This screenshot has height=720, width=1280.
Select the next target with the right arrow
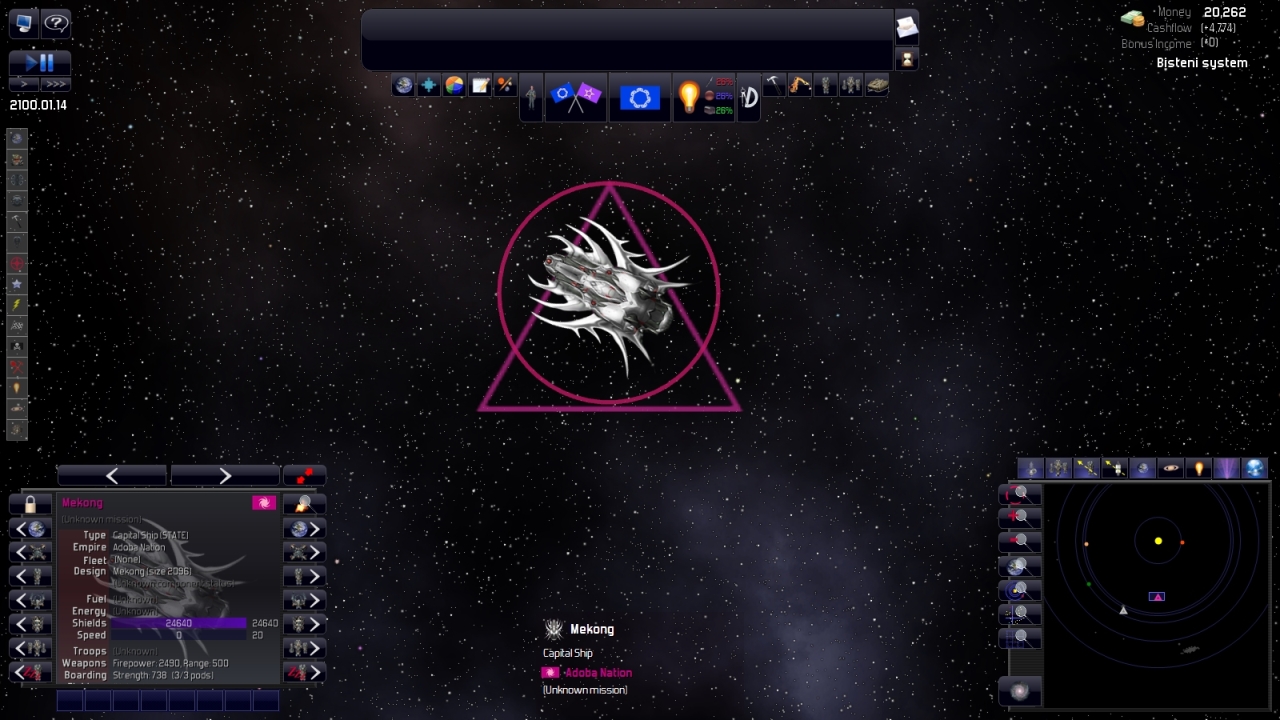point(225,475)
